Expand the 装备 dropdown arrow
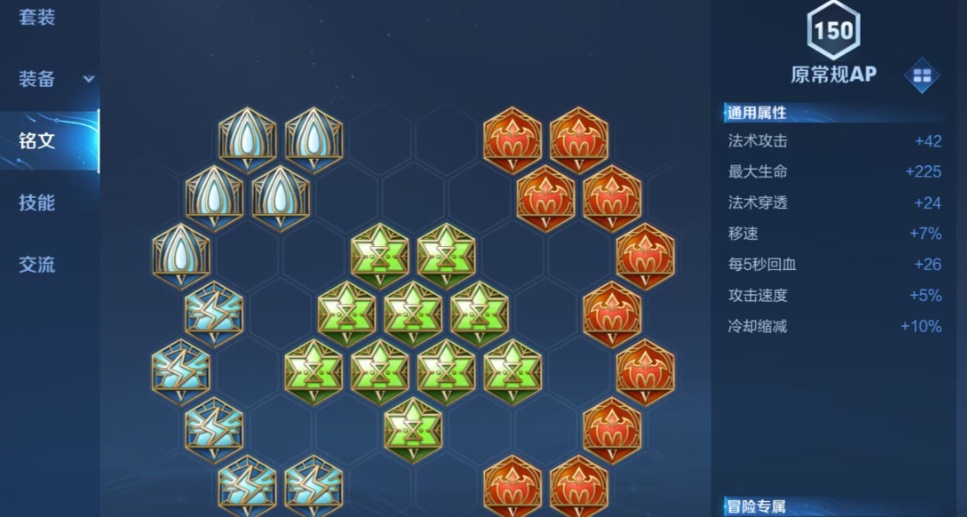The image size is (967, 517). pos(89,79)
